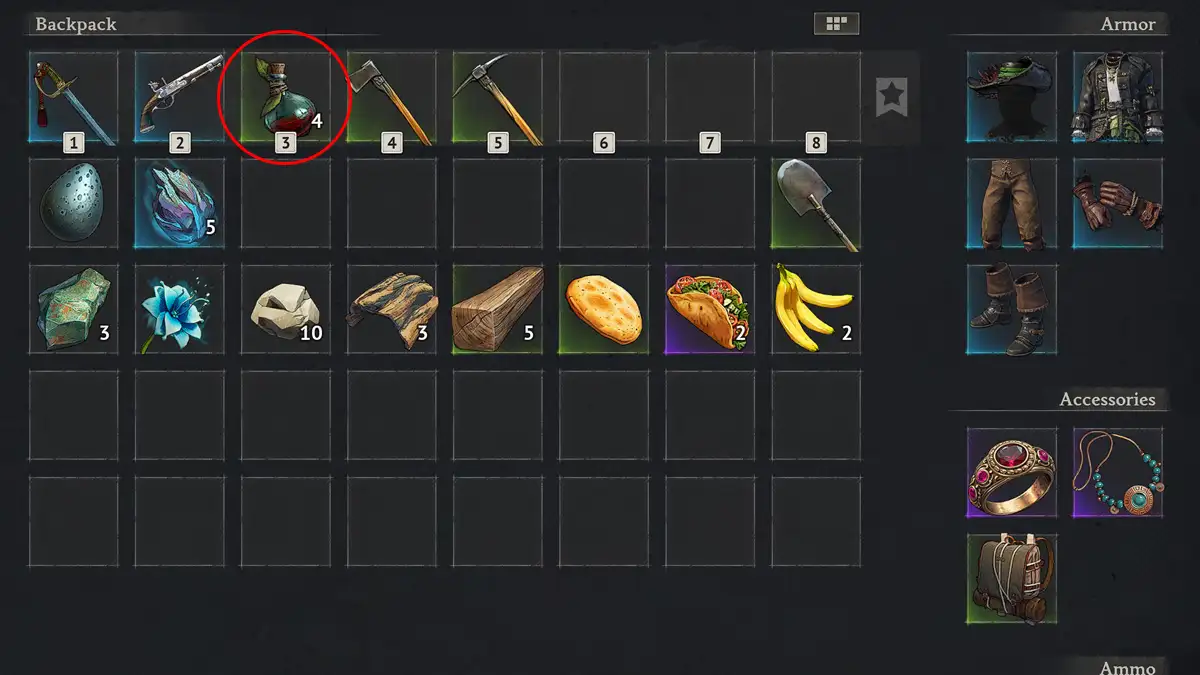The width and height of the screenshot is (1200, 675).
Task: Select the shovel inventory slot
Action: [816, 204]
